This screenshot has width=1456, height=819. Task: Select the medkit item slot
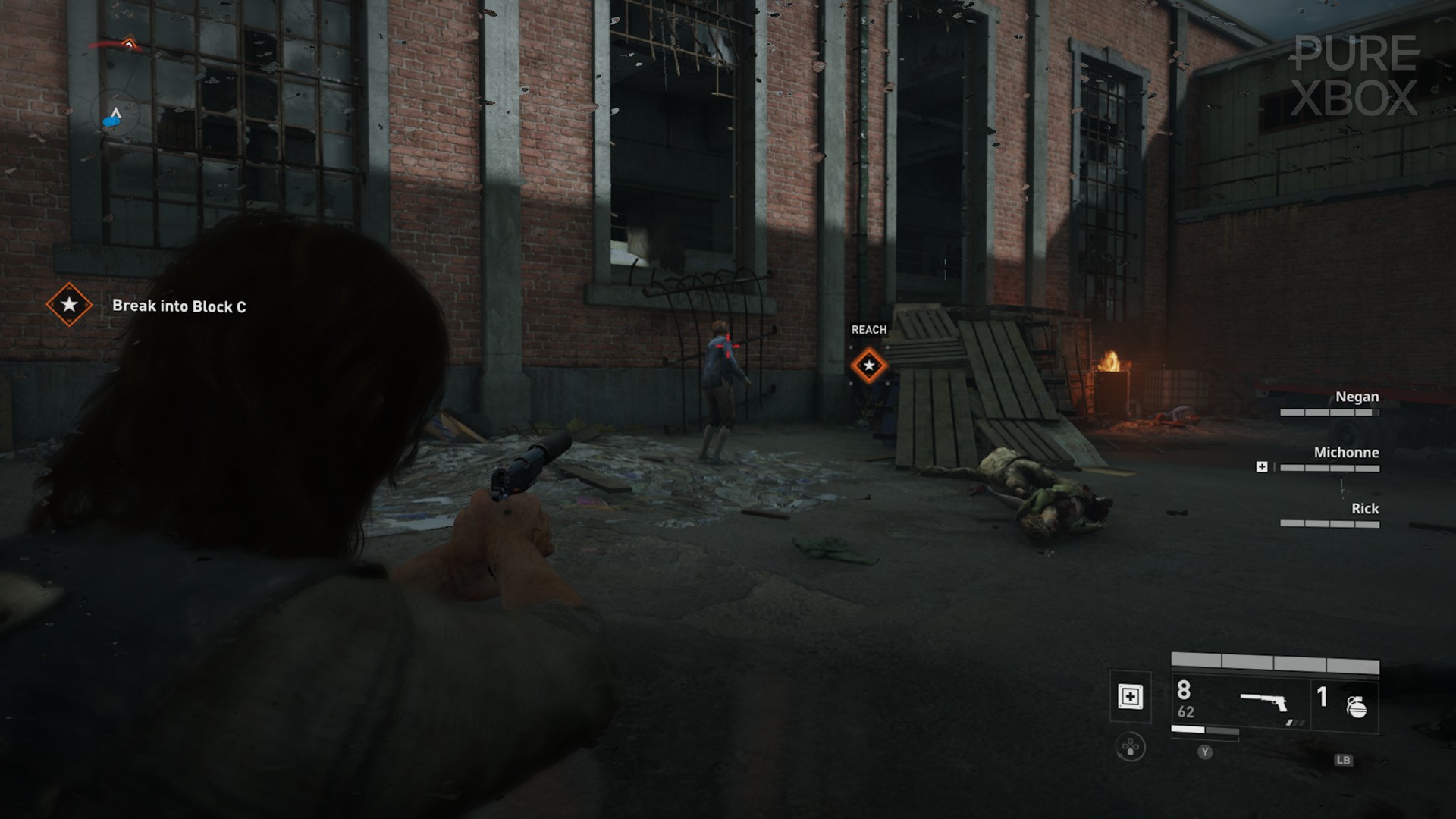coord(1130,696)
